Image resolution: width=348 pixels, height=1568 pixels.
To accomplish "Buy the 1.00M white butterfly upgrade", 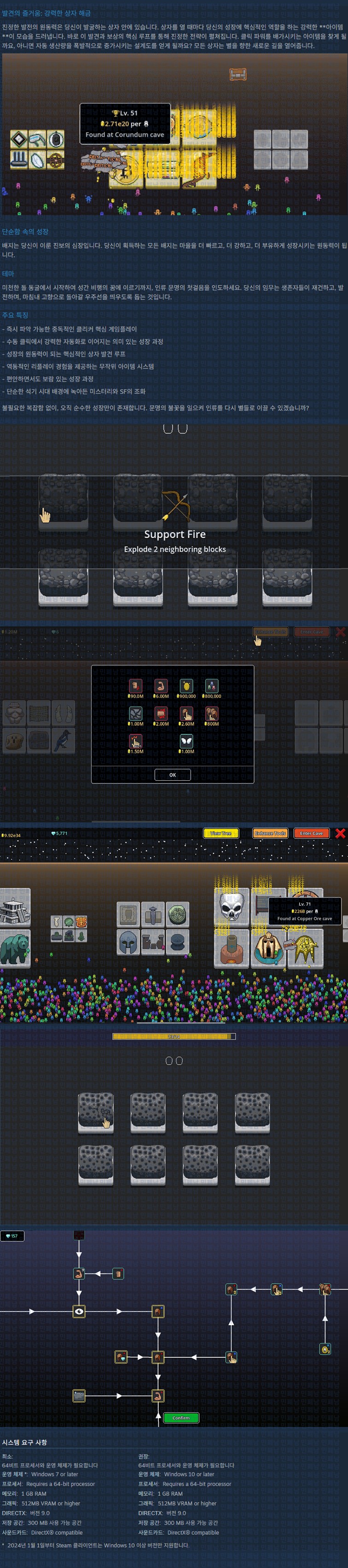I will point(186,742).
